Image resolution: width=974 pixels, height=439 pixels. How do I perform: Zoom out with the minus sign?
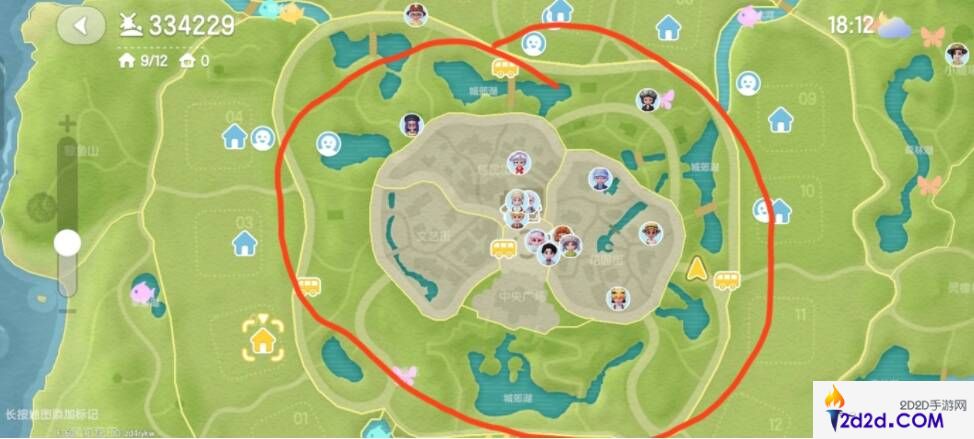coord(67,311)
